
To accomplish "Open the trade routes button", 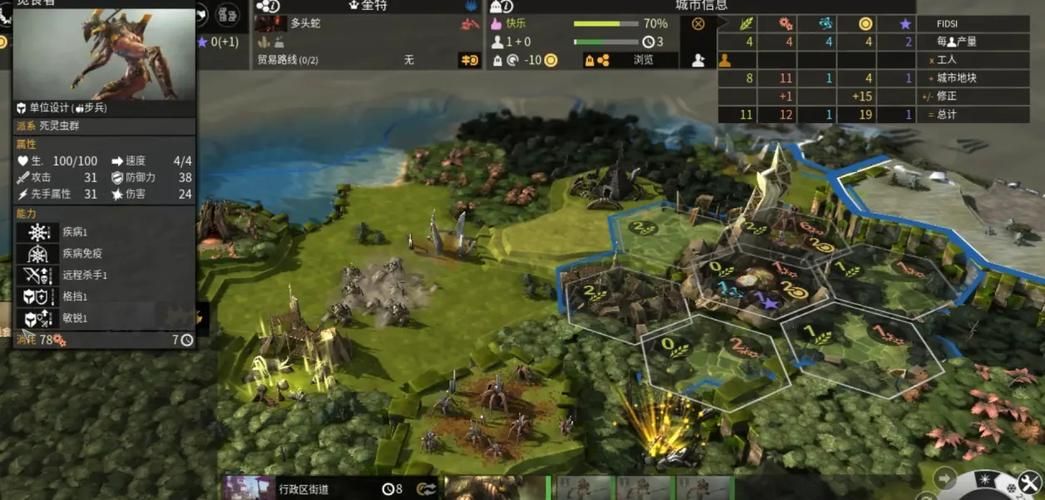I will [x=469, y=60].
